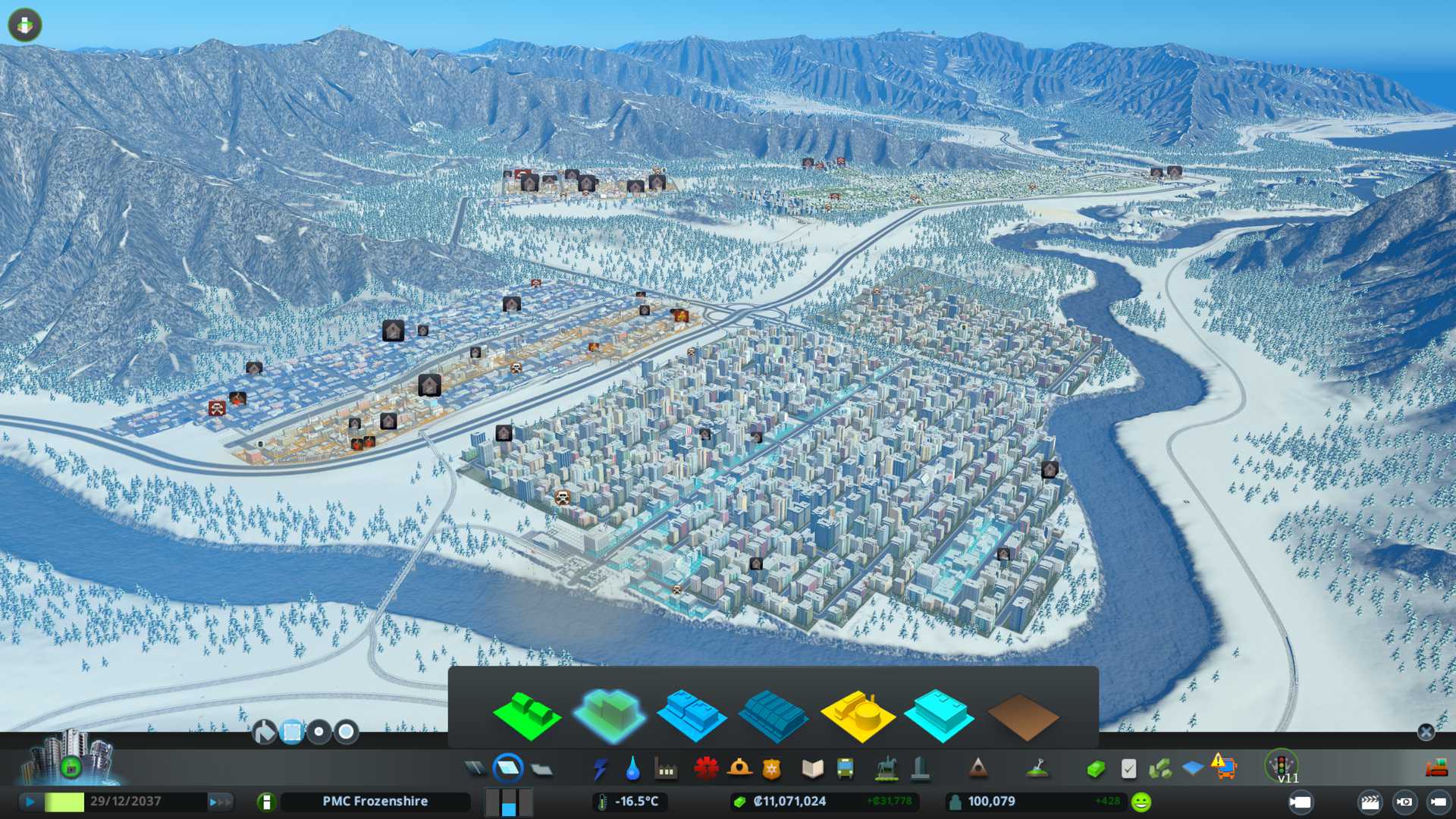Open the Public Transport bus menu
Image resolution: width=1456 pixels, height=819 pixels.
point(845,769)
